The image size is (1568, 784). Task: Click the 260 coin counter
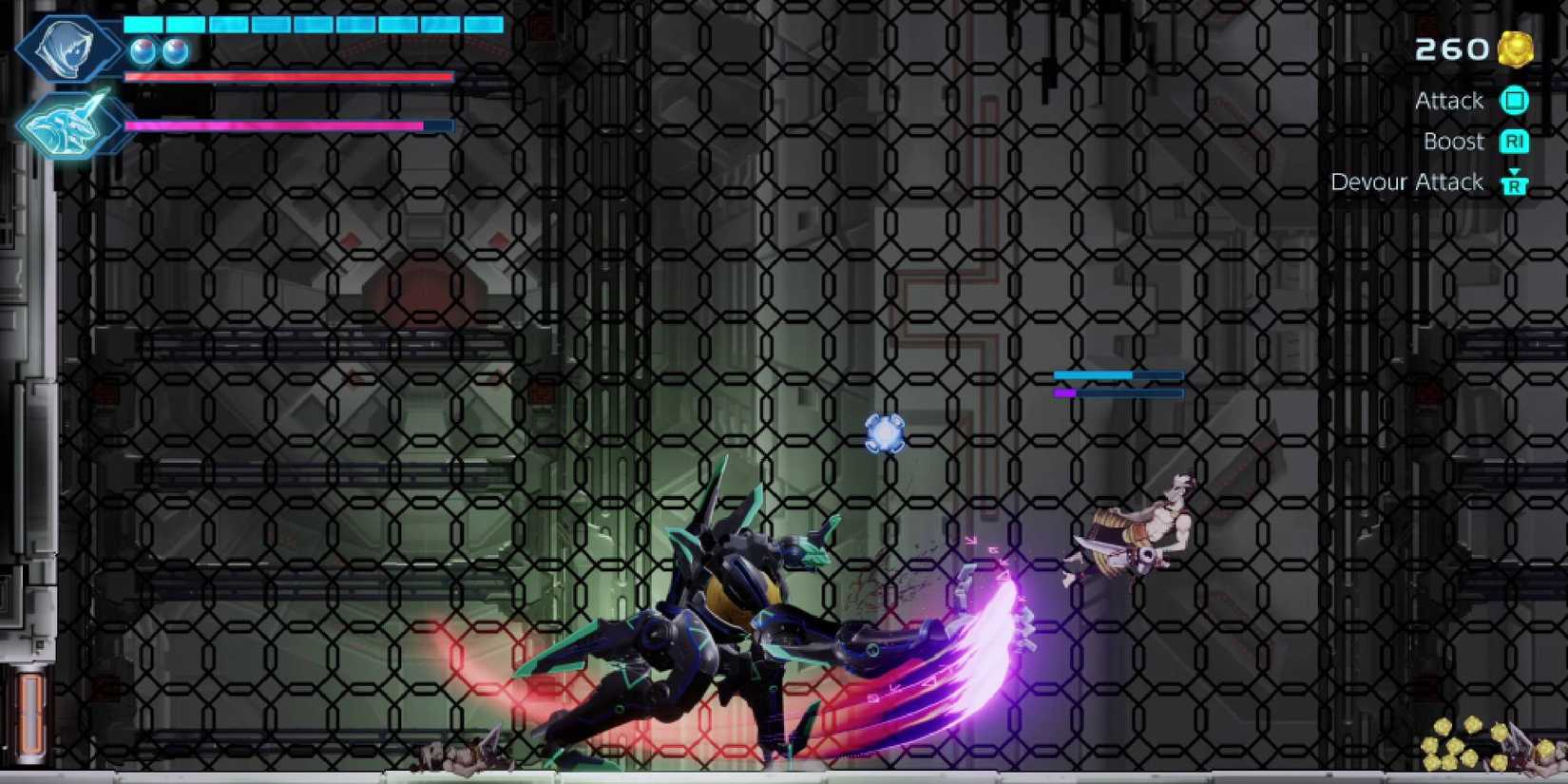coord(1453,48)
